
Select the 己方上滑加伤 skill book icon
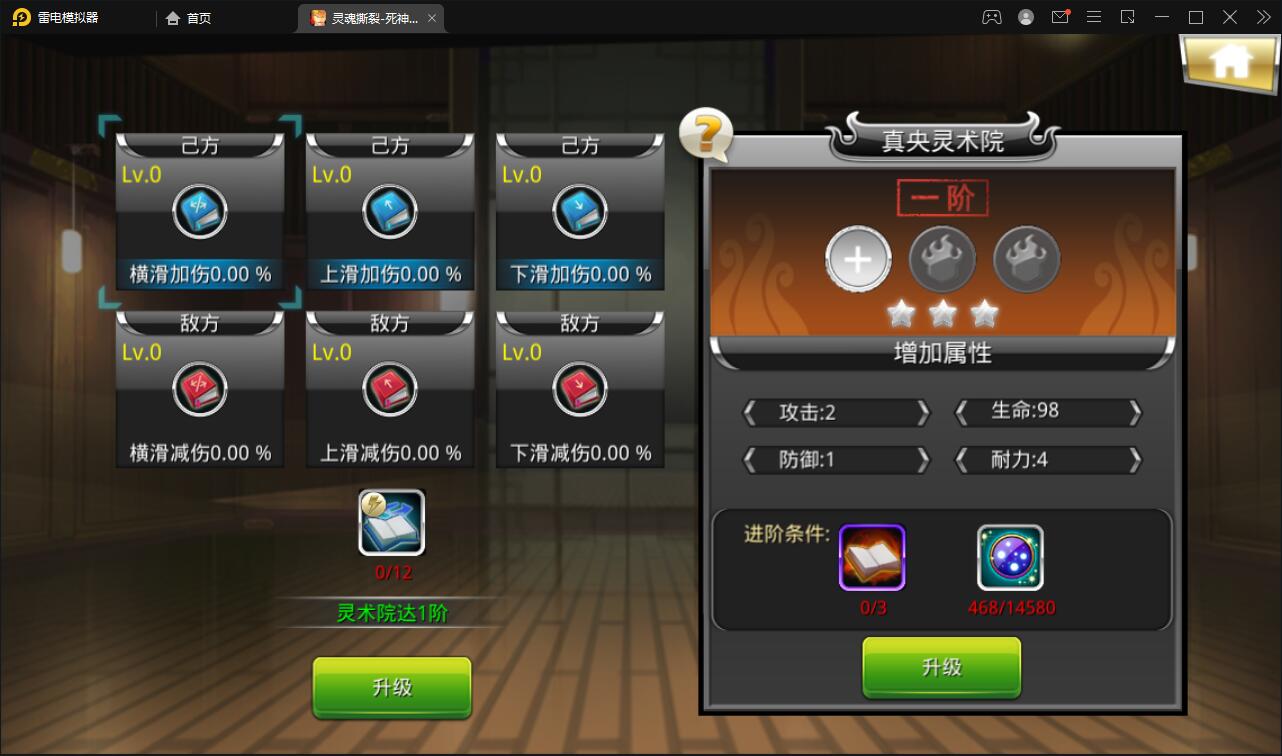point(389,211)
